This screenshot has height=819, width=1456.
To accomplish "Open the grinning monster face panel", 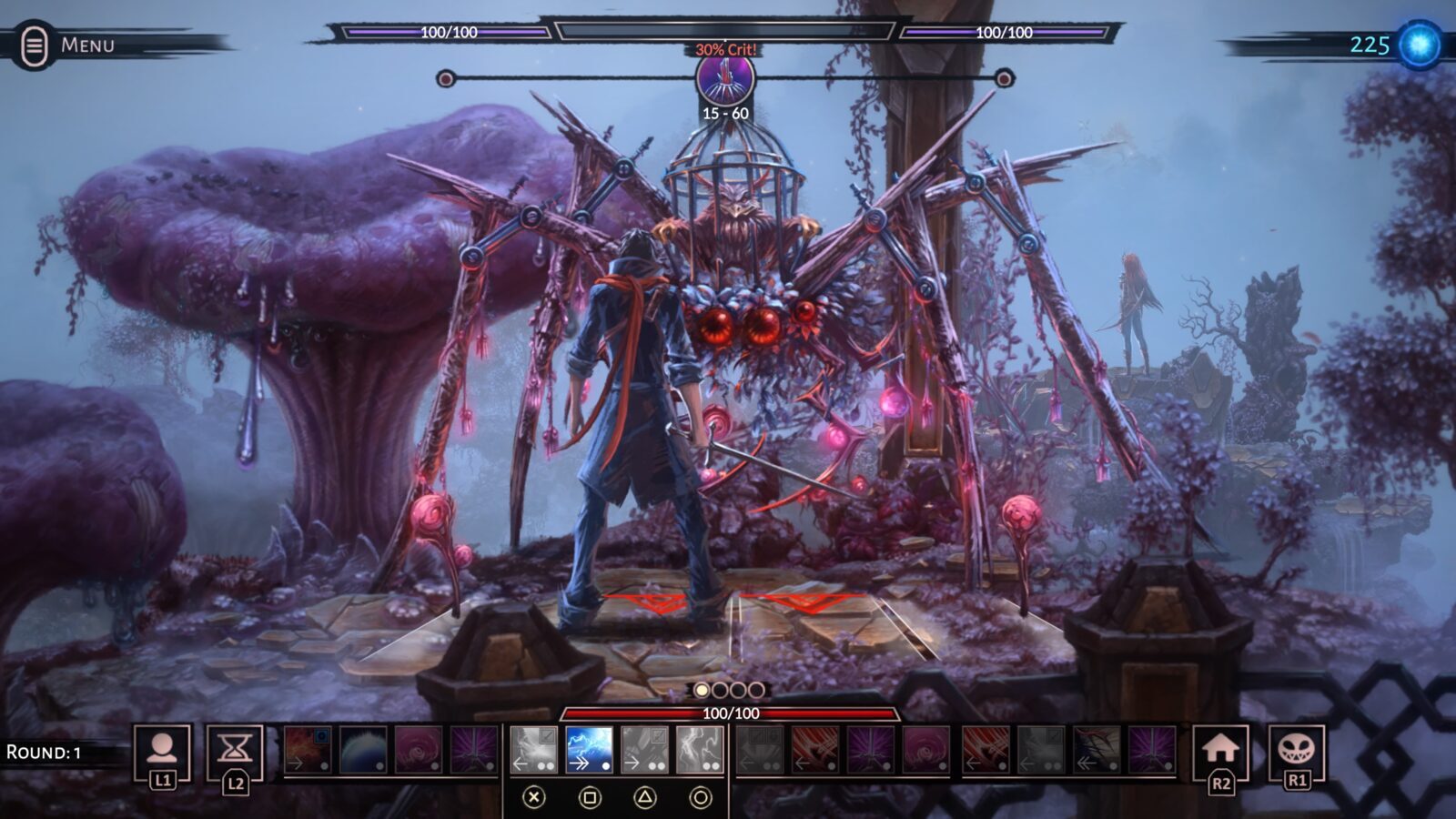I will click(1296, 750).
